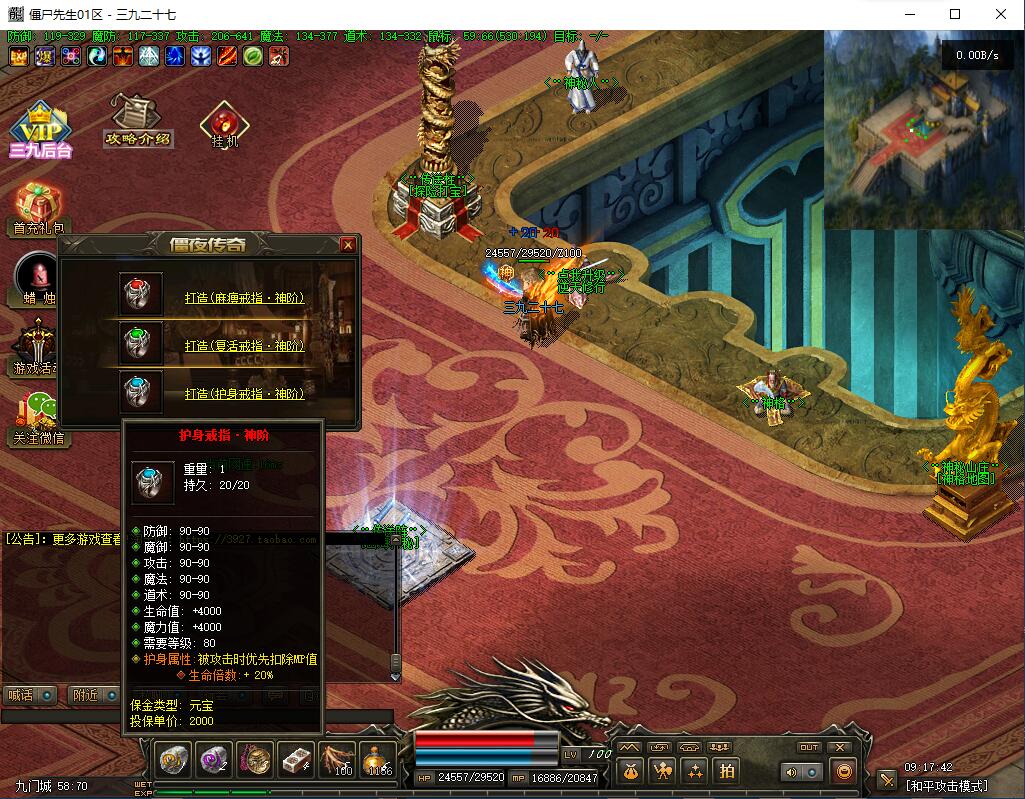Open the bag from the money-pouch button

tap(629, 771)
